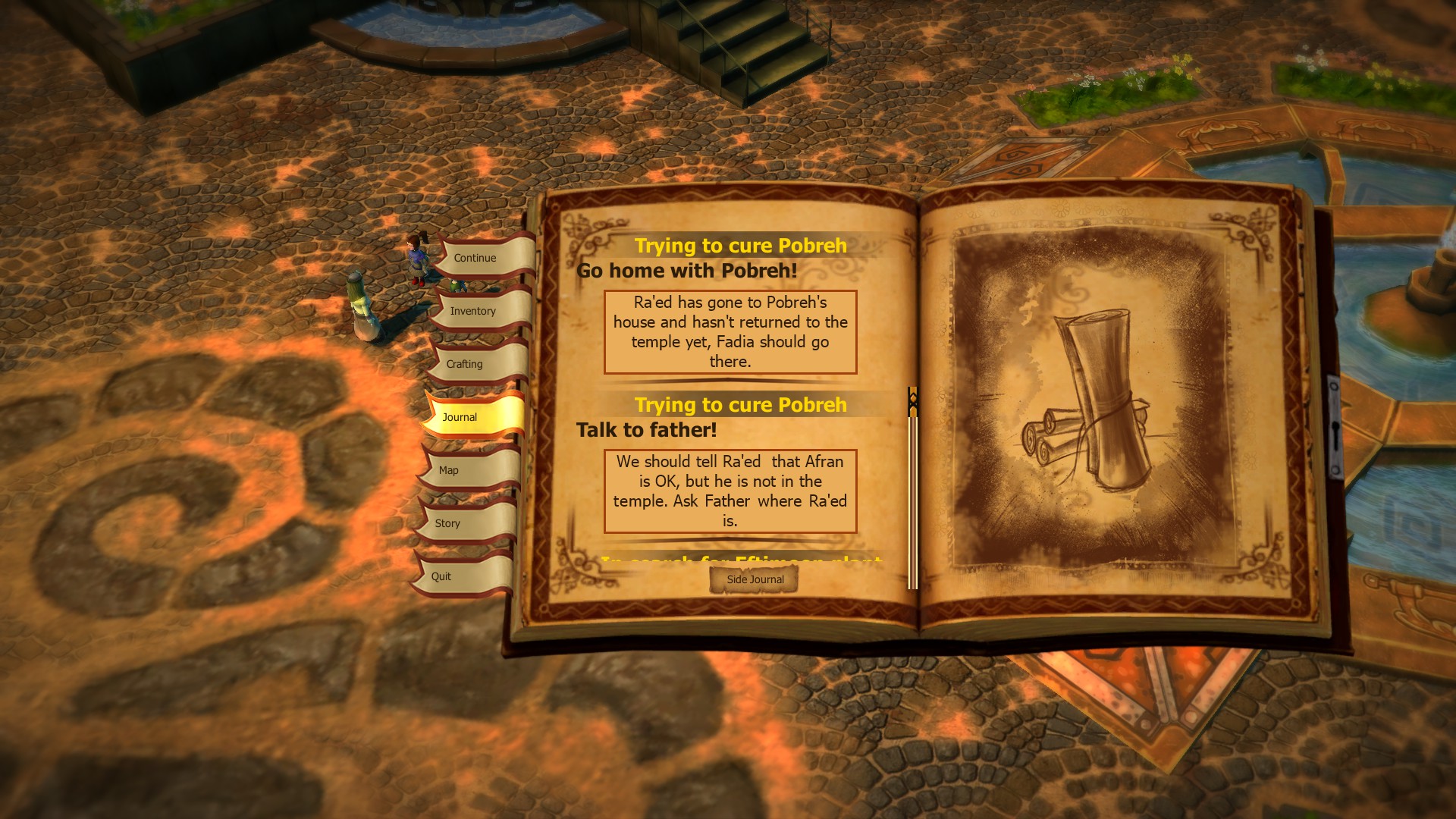Select the Quit bookmark
Viewport: 1456px width, 819px height.
tap(441, 576)
